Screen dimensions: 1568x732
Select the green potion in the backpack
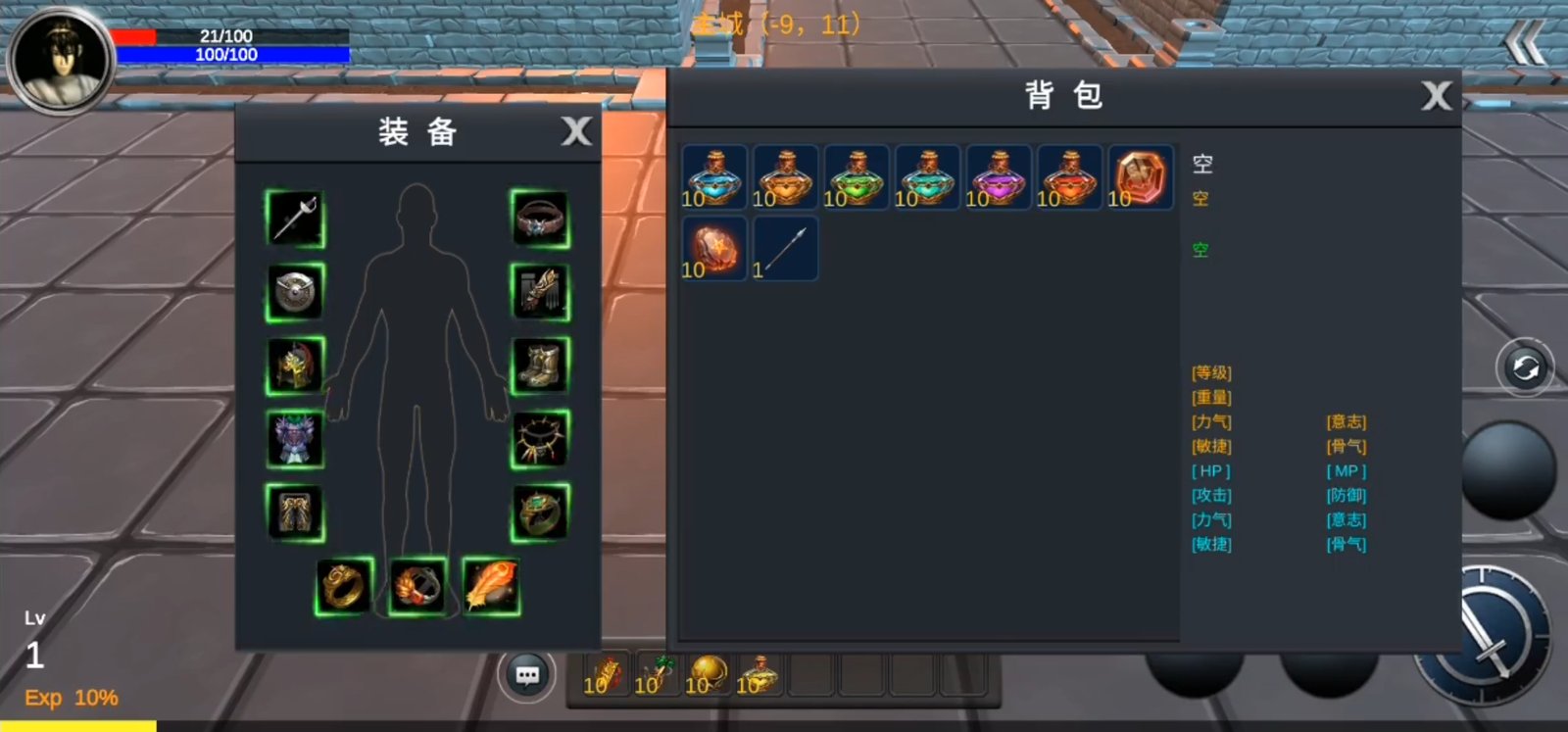pyautogui.click(x=857, y=177)
